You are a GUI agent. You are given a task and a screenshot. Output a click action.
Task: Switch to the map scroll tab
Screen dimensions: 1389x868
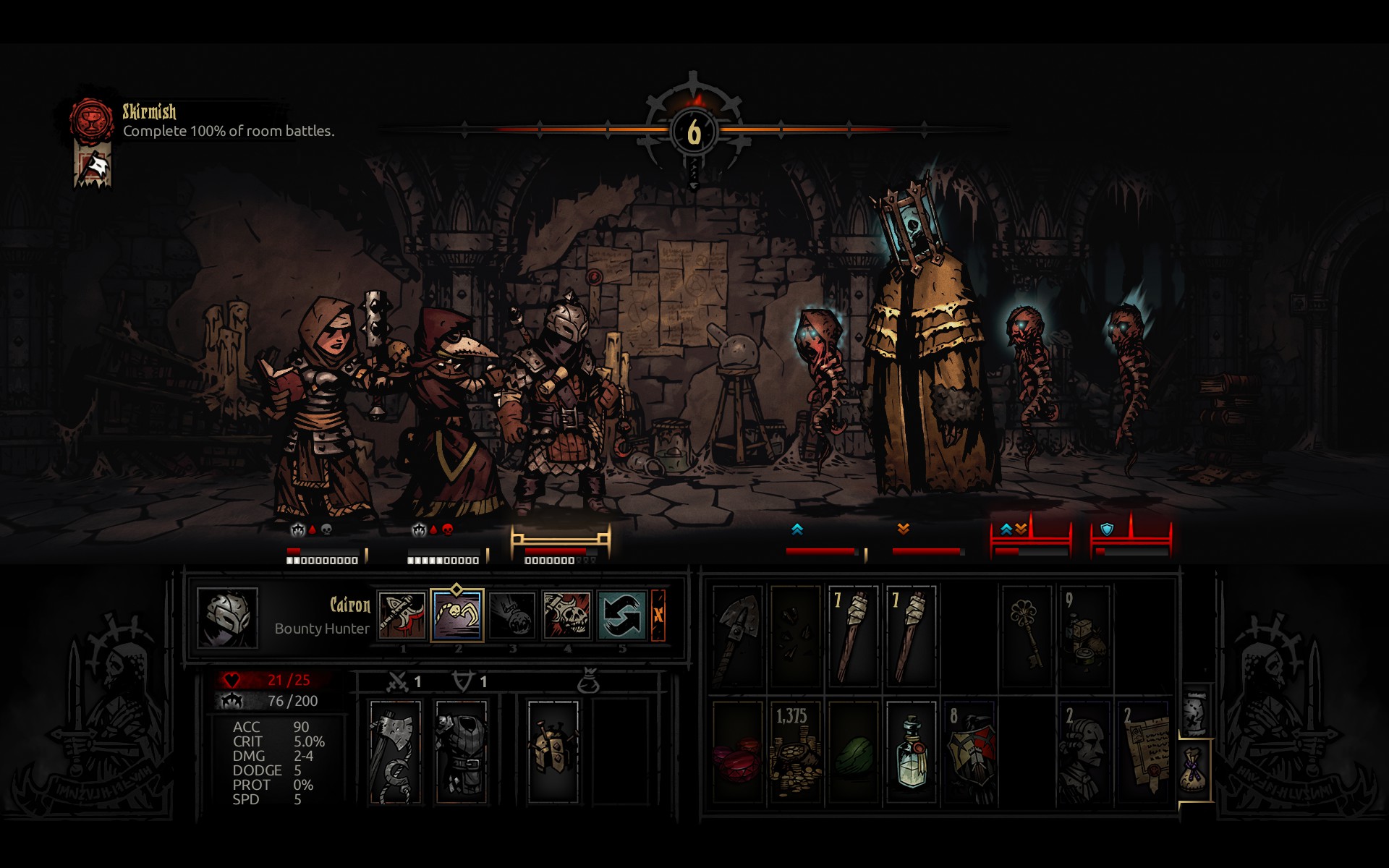pyautogui.click(x=1196, y=711)
